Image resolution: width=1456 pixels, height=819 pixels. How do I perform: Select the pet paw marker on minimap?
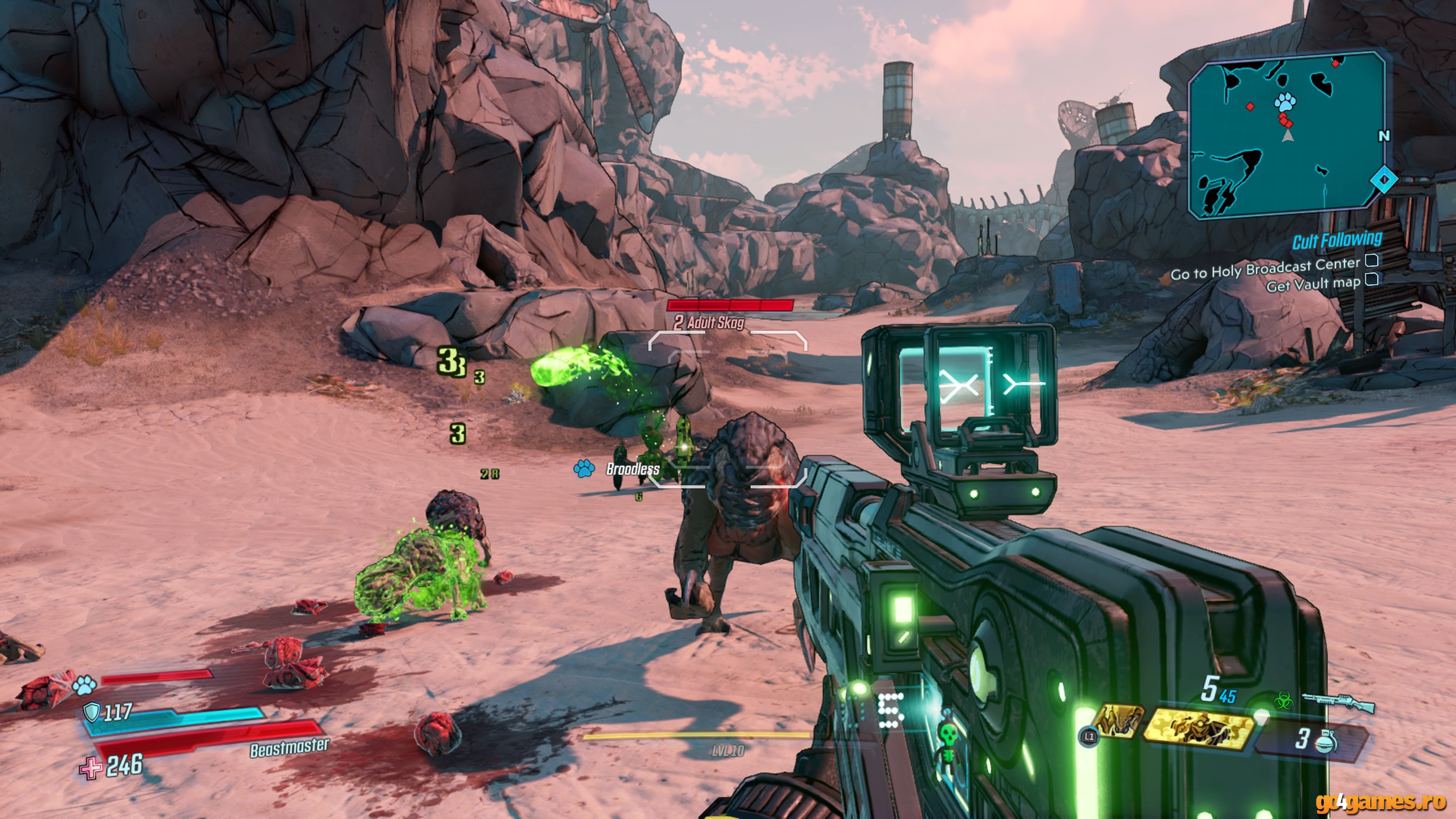[1285, 102]
